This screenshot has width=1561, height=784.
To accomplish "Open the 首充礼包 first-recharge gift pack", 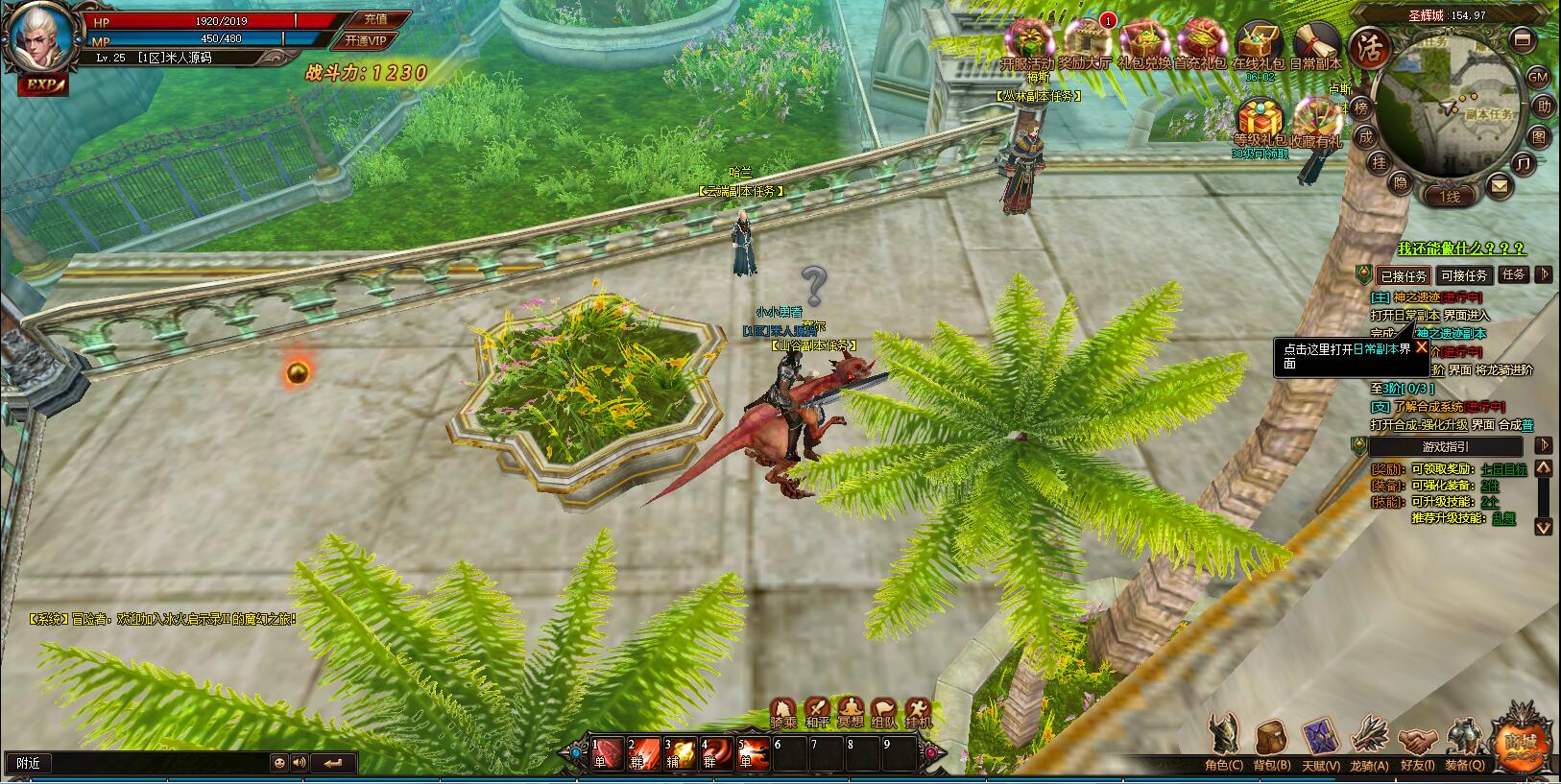I will click(1200, 42).
